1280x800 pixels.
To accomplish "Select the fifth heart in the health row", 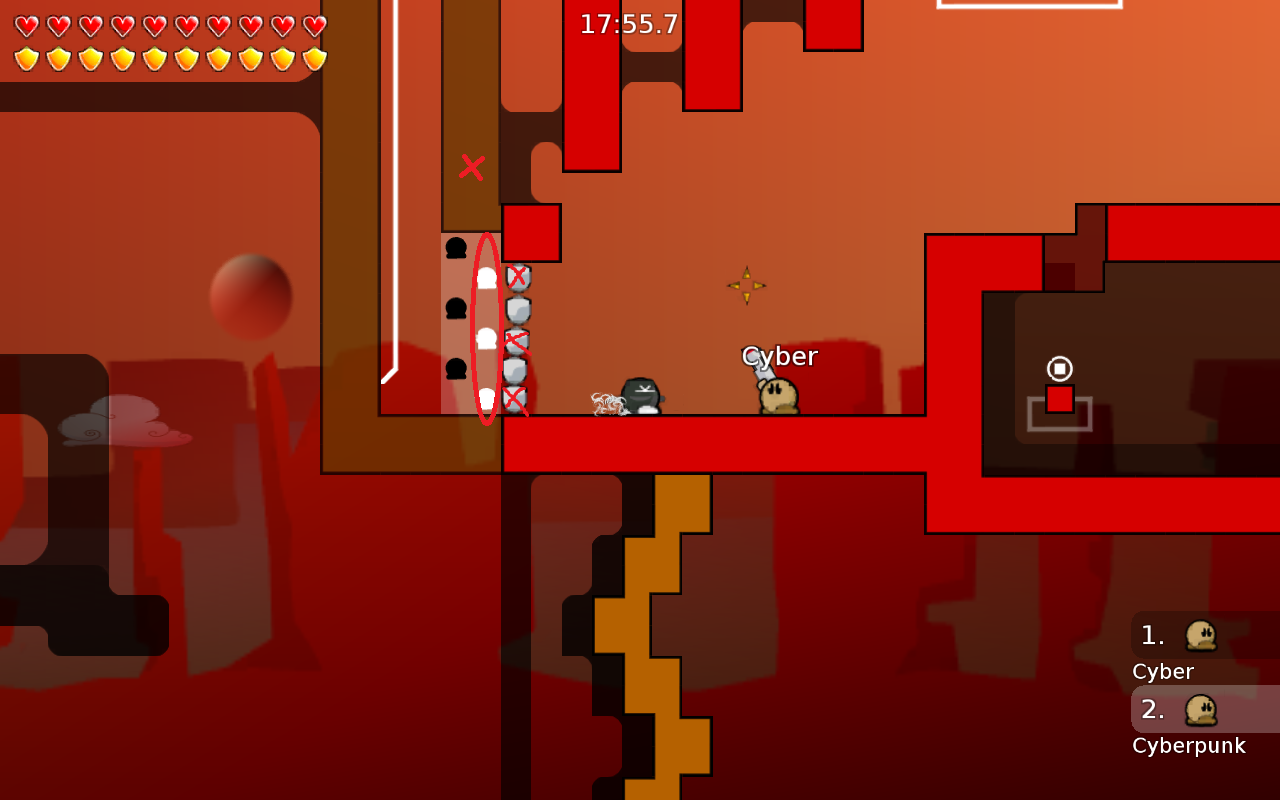I will [155, 27].
